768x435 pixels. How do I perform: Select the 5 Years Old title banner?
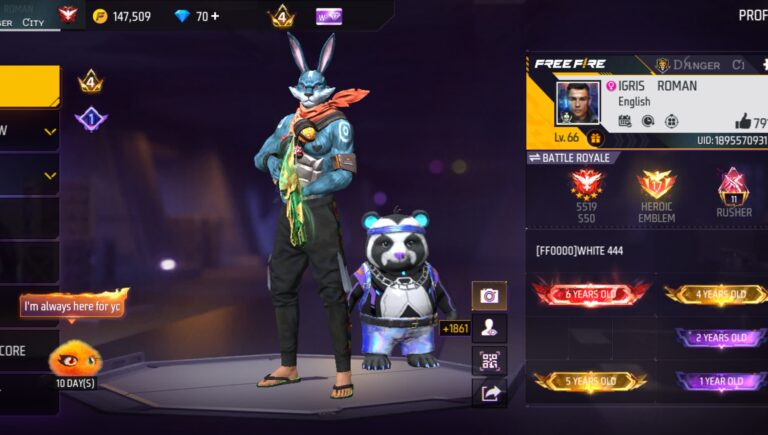[x=590, y=381]
